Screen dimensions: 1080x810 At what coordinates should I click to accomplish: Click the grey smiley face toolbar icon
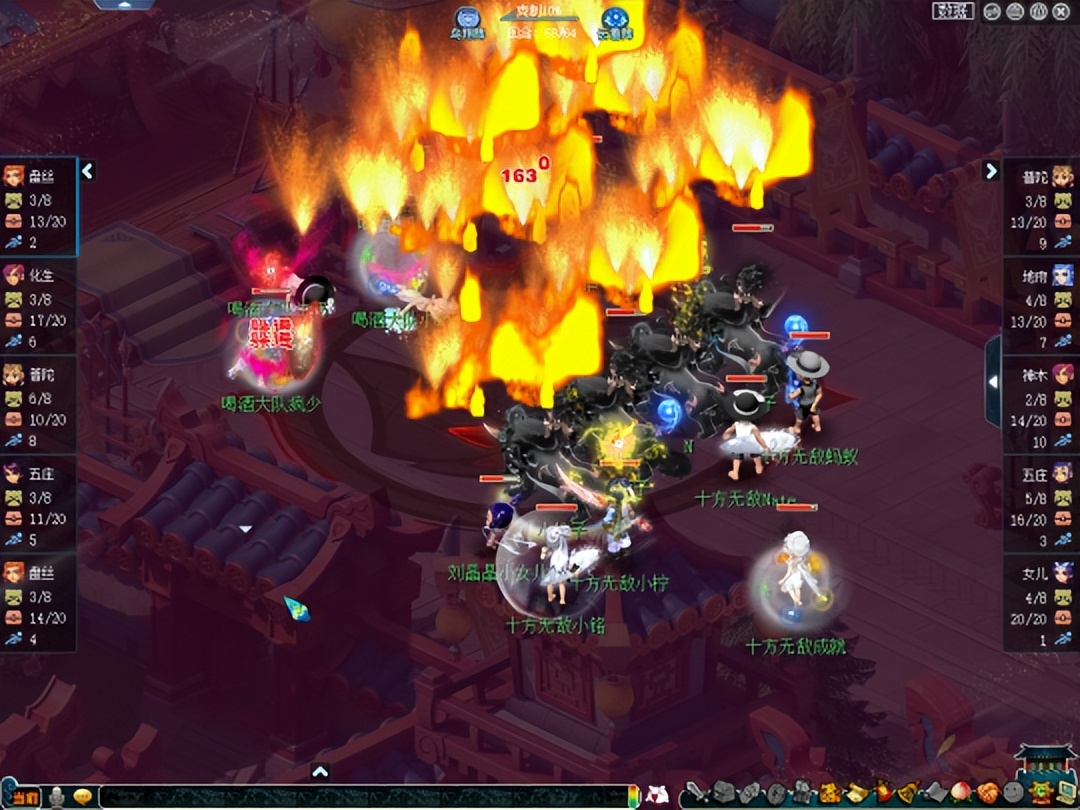pos(1012,792)
